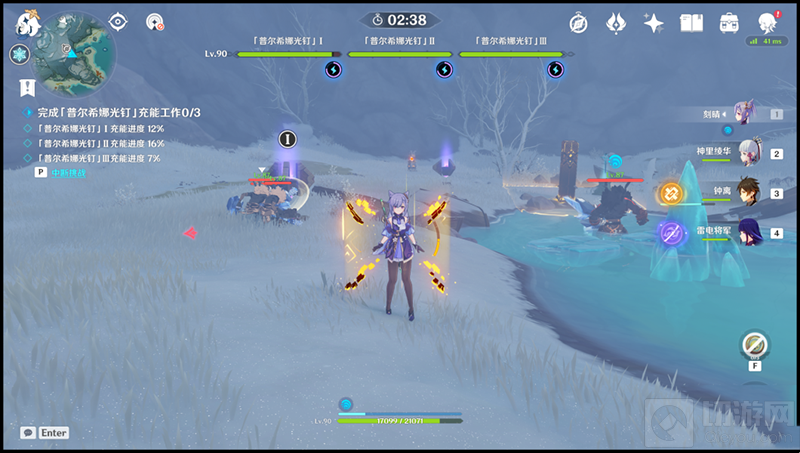Open the backpack inventory icon
The image size is (800, 453).
click(729, 22)
